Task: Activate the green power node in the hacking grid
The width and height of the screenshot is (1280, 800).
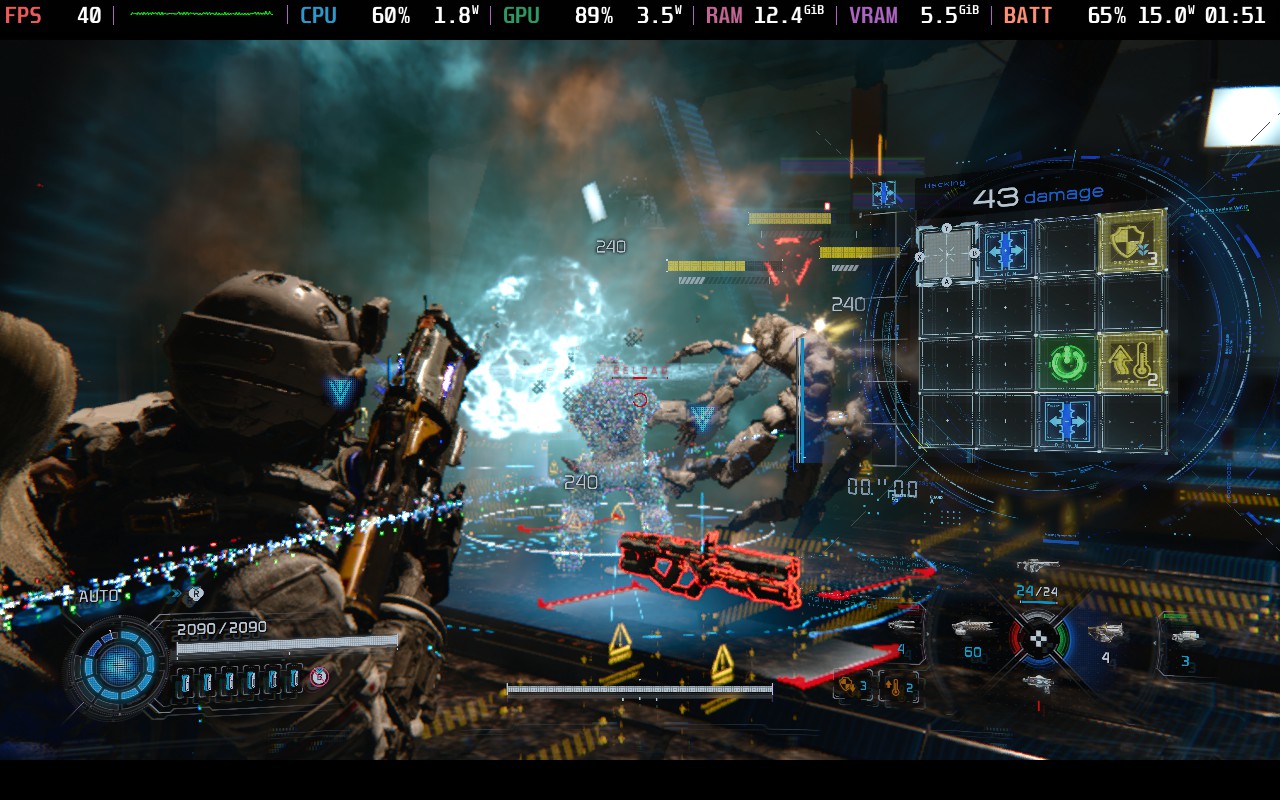Action: pyautogui.click(x=1068, y=363)
